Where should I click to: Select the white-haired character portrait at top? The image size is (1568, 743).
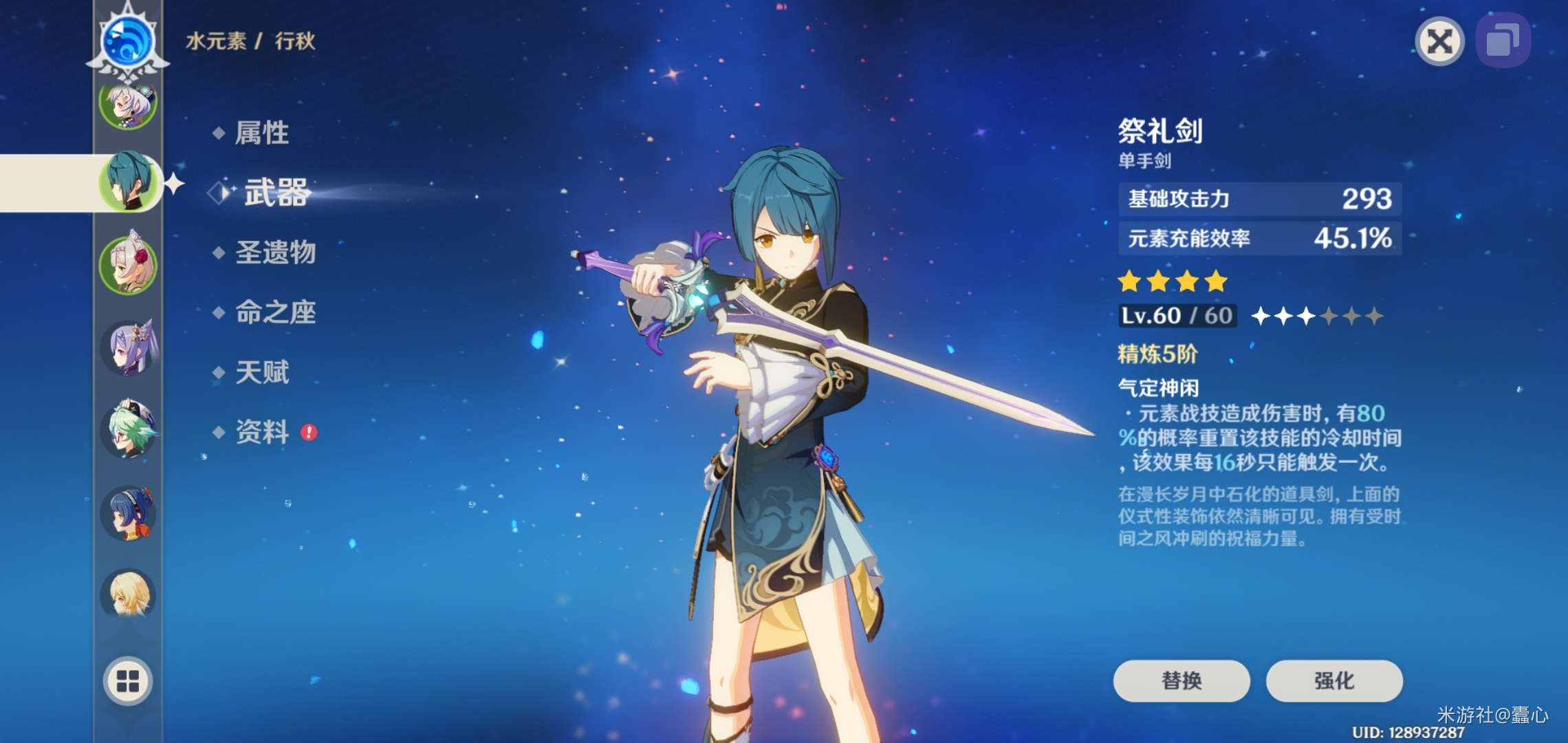(x=129, y=103)
